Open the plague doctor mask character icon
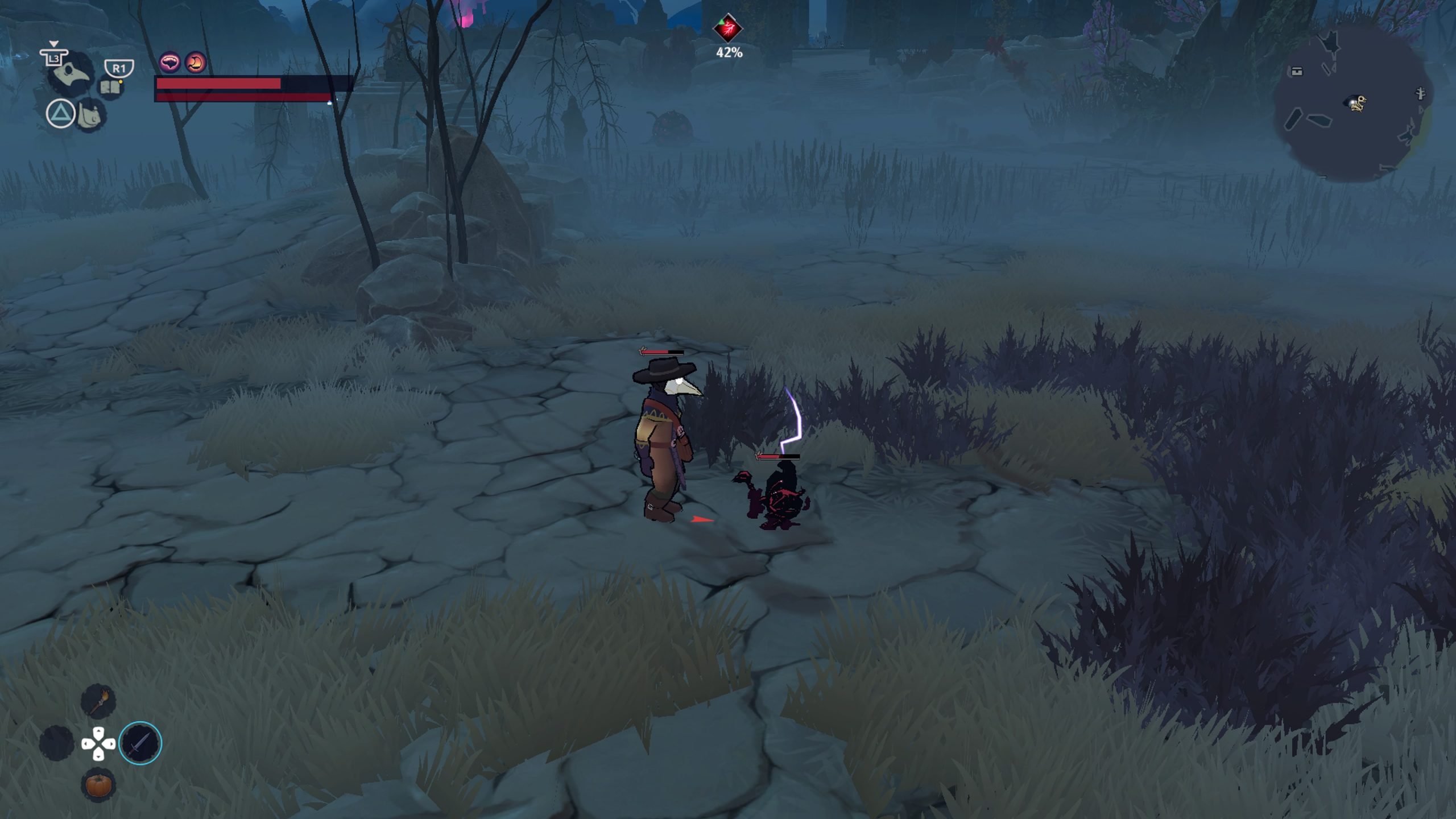Screen dimensions: 1456x819 [74, 75]
